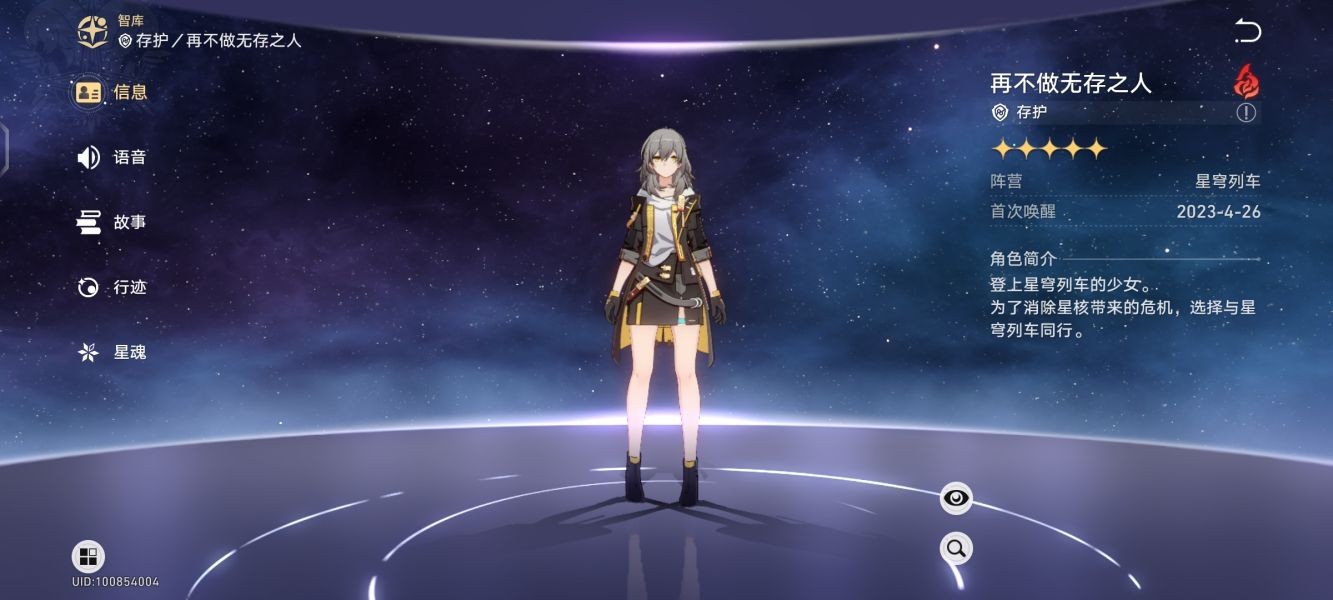Image resolution: width=1333 pixels, height=600 pixels.
Task: Click the magnifying glass zoom button
Action: 956,548
